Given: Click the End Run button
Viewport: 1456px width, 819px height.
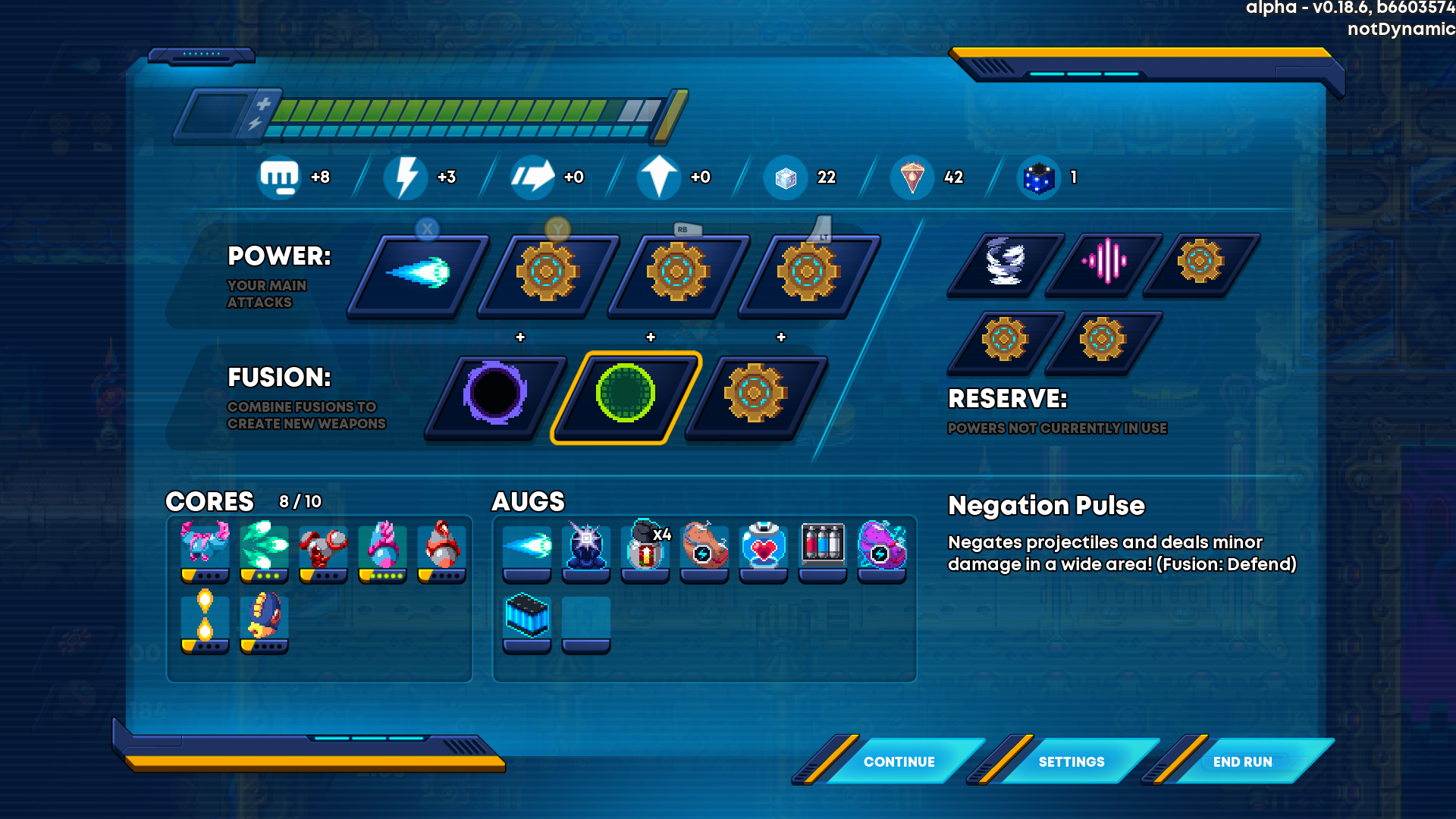Looking at the screenshot, I should [1242, 761].
